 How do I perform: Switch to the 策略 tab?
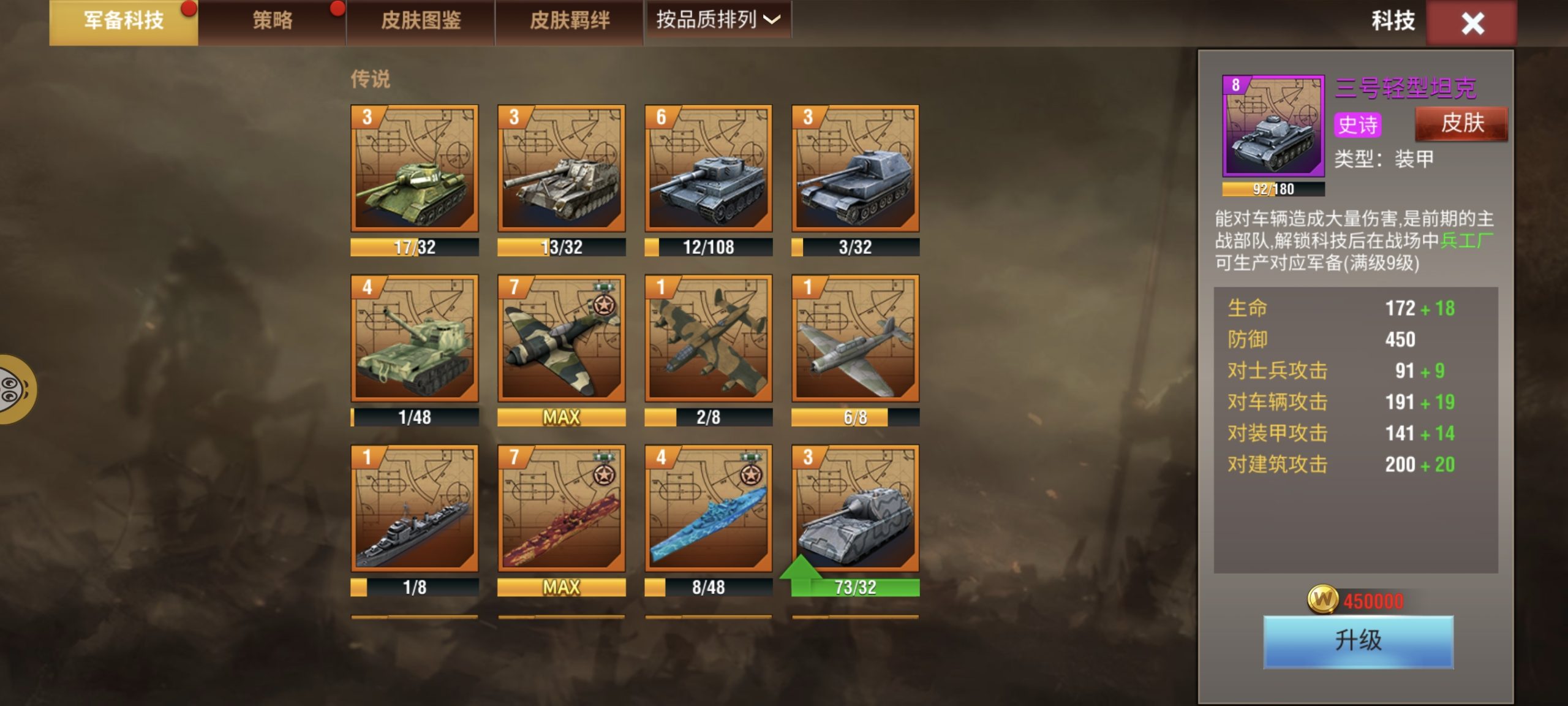tap(271, 20)
